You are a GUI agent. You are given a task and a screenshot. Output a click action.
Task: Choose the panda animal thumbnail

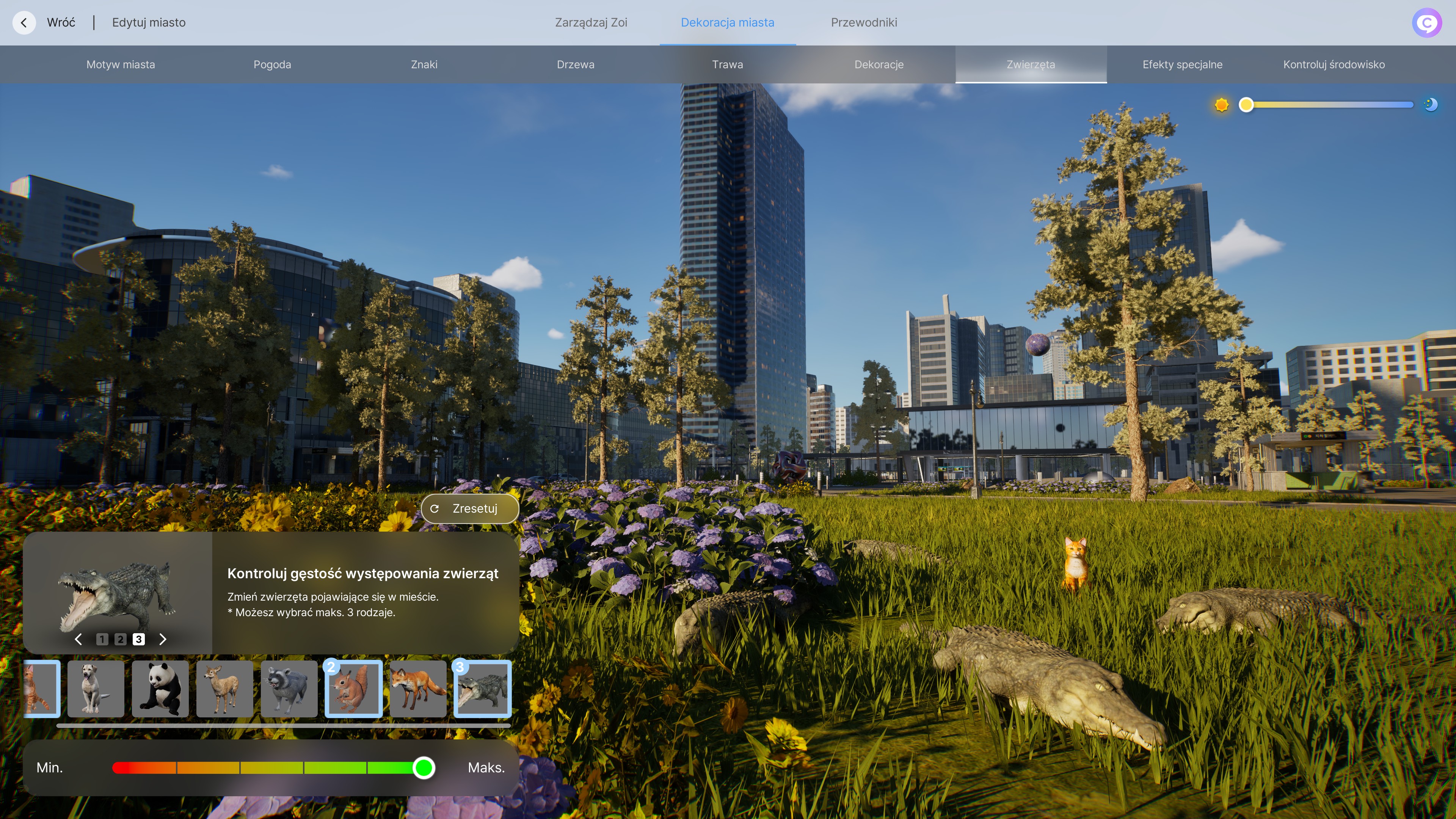pyautogui.click(x=160, y=689)
